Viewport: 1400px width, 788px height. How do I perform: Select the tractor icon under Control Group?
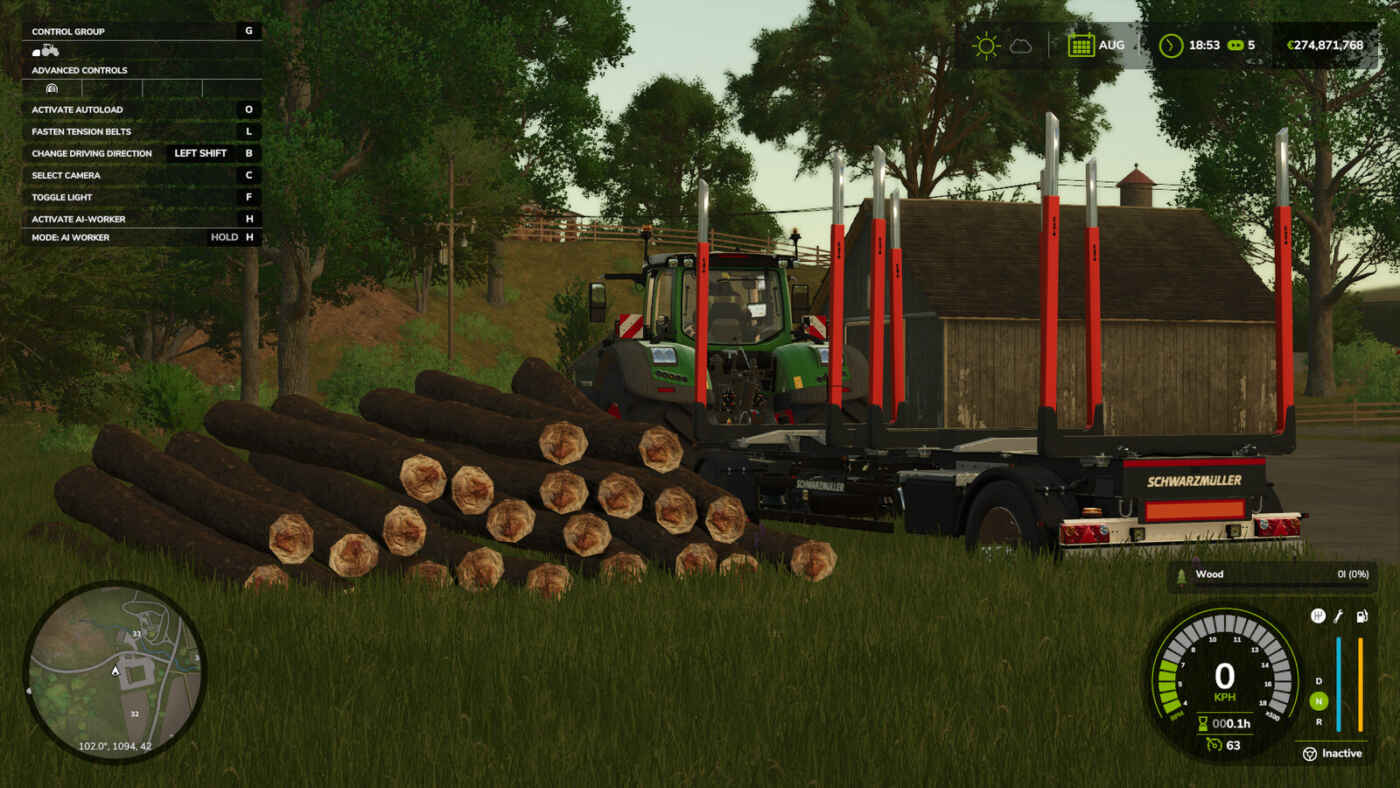pyautogui.click(x=45, y=51)
